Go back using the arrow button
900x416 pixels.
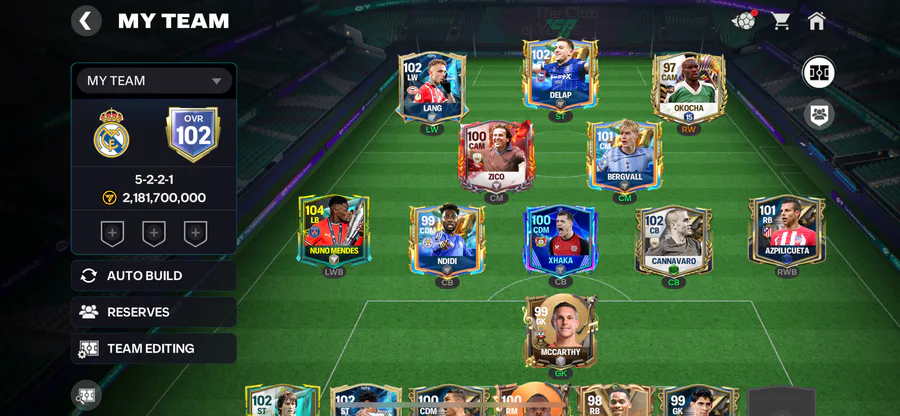(x=86, y=21)
